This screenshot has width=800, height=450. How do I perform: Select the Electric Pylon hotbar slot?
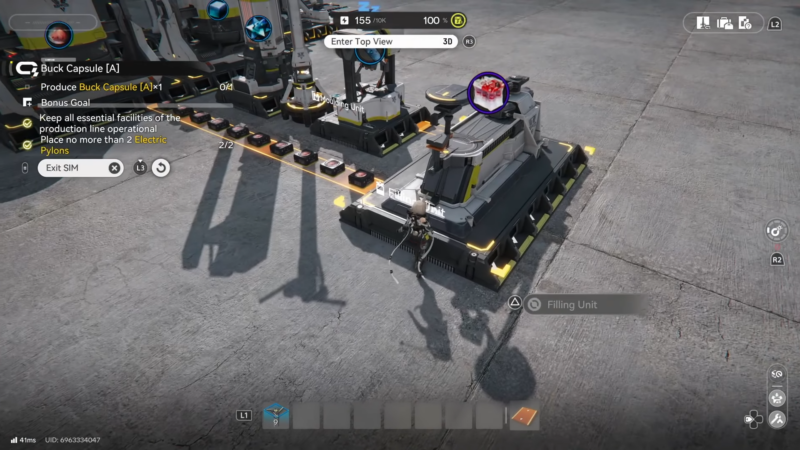point(276,415)
